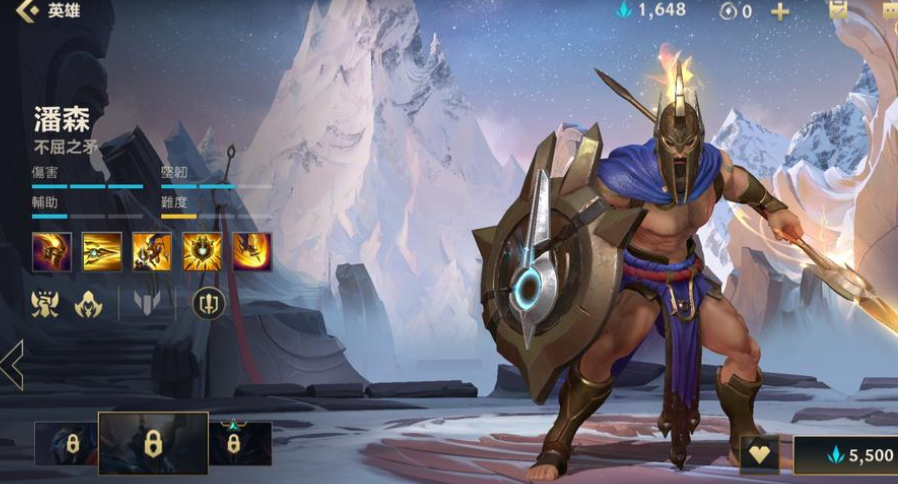Buy the champion for 5,500 blue motes

pos(846,455)
